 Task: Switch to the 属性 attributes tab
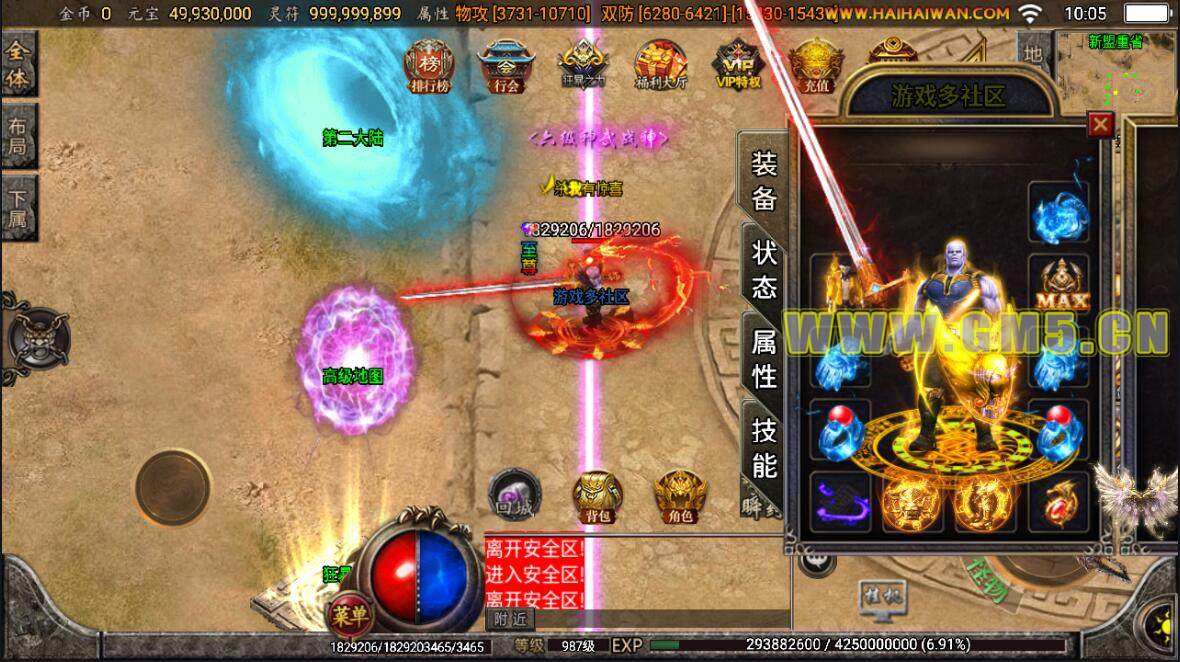pos(764,360)
